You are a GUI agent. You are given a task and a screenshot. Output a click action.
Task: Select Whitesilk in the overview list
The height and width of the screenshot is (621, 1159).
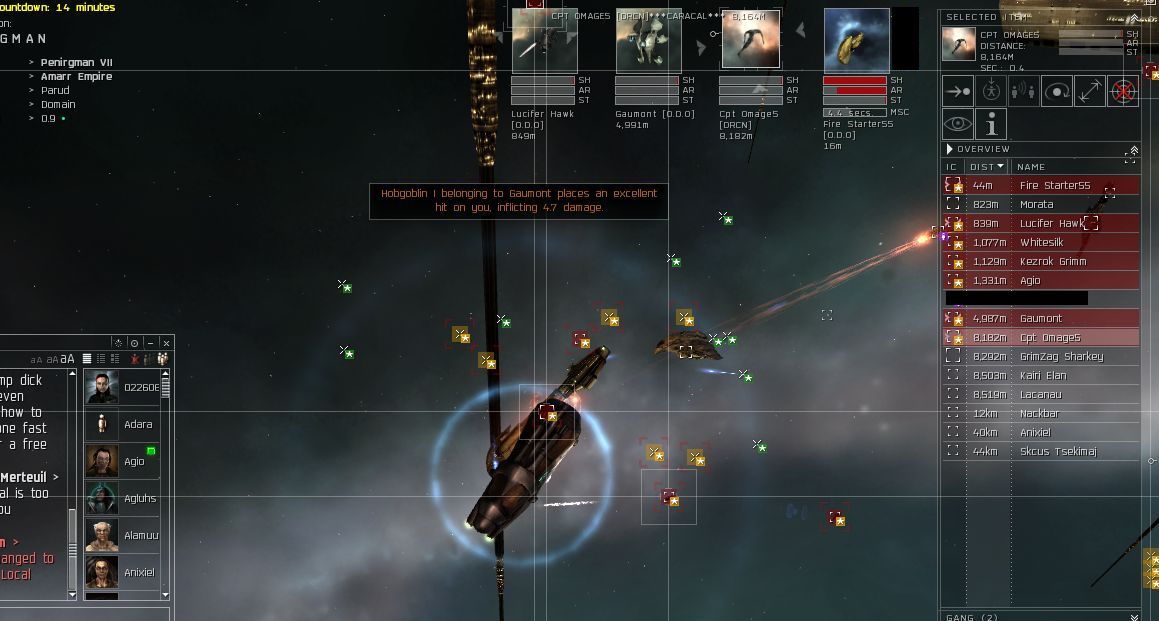[x=1041, y=243]
